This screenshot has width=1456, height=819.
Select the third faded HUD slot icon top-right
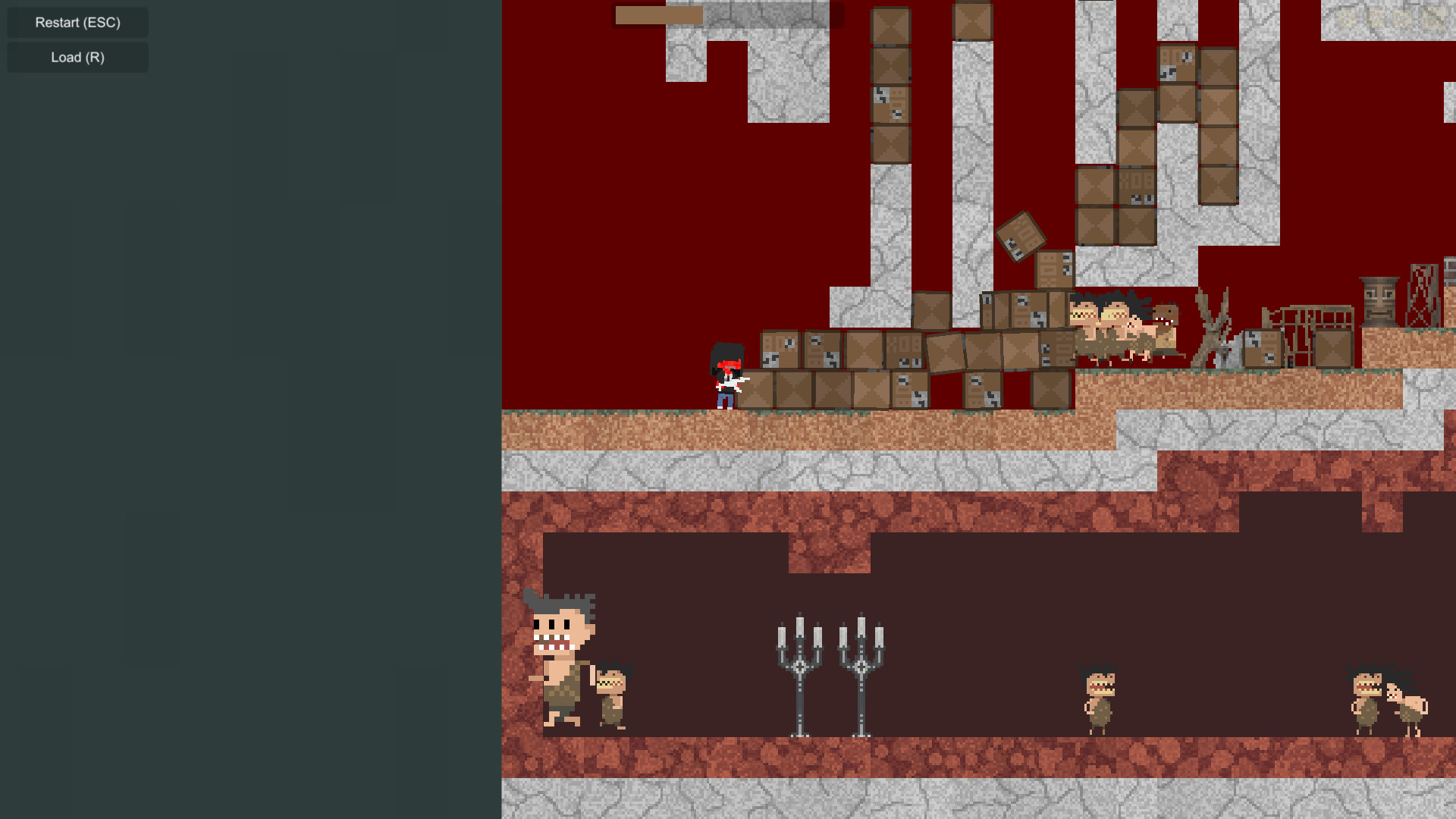[1403, 18]
